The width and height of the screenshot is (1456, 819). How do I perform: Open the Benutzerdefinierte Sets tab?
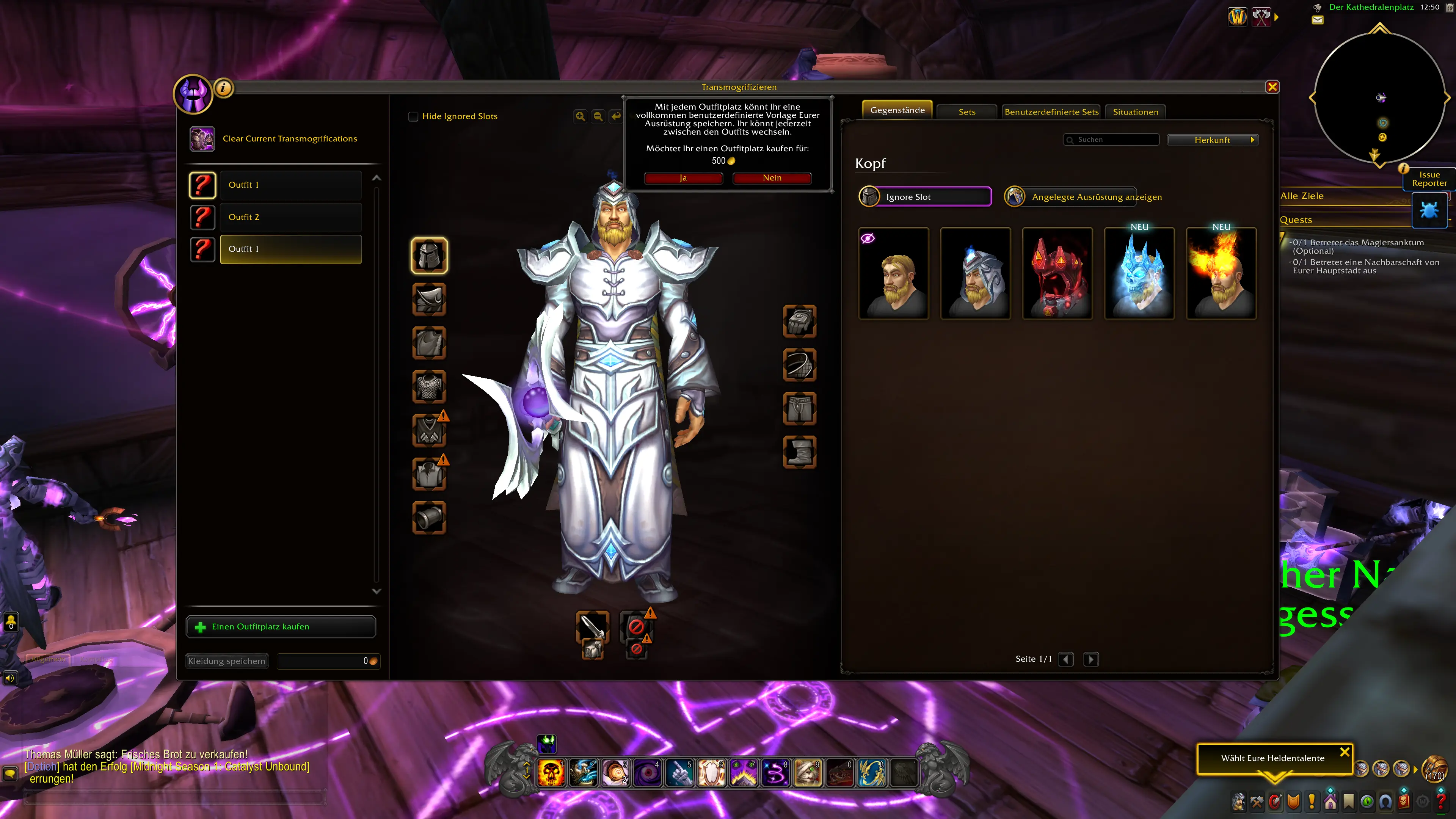click(1051, 112)
